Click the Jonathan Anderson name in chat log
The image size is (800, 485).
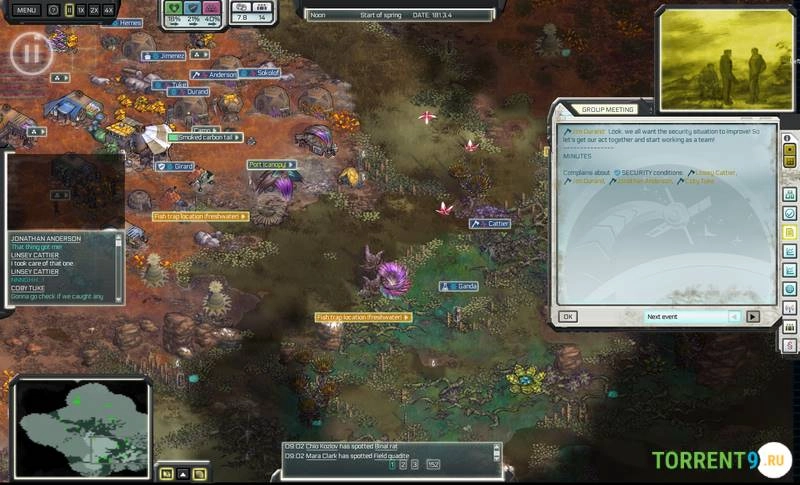tap(45, 239)
